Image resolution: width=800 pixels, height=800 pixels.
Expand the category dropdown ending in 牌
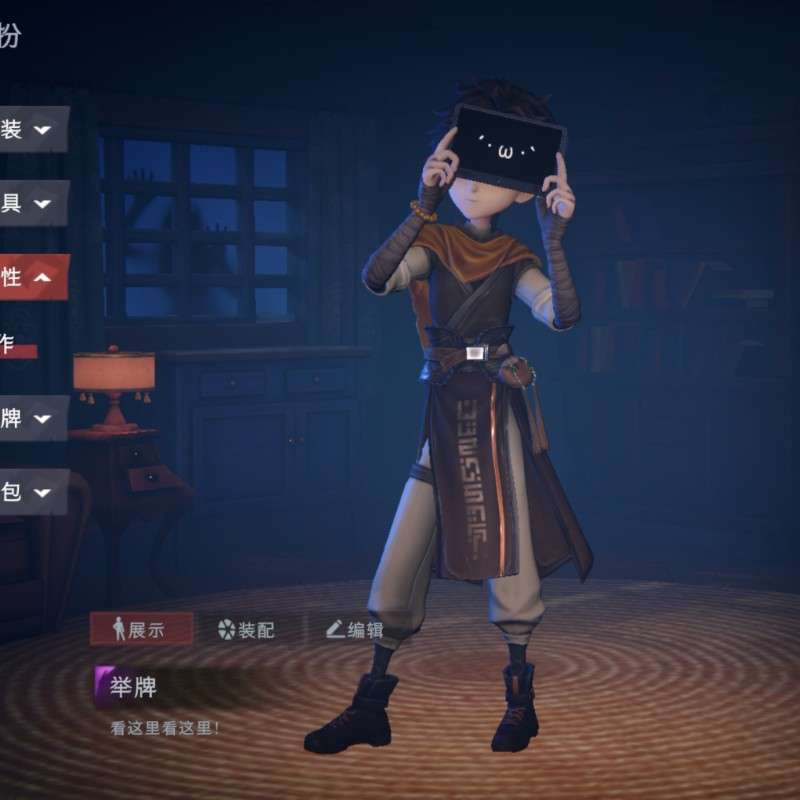30,418
